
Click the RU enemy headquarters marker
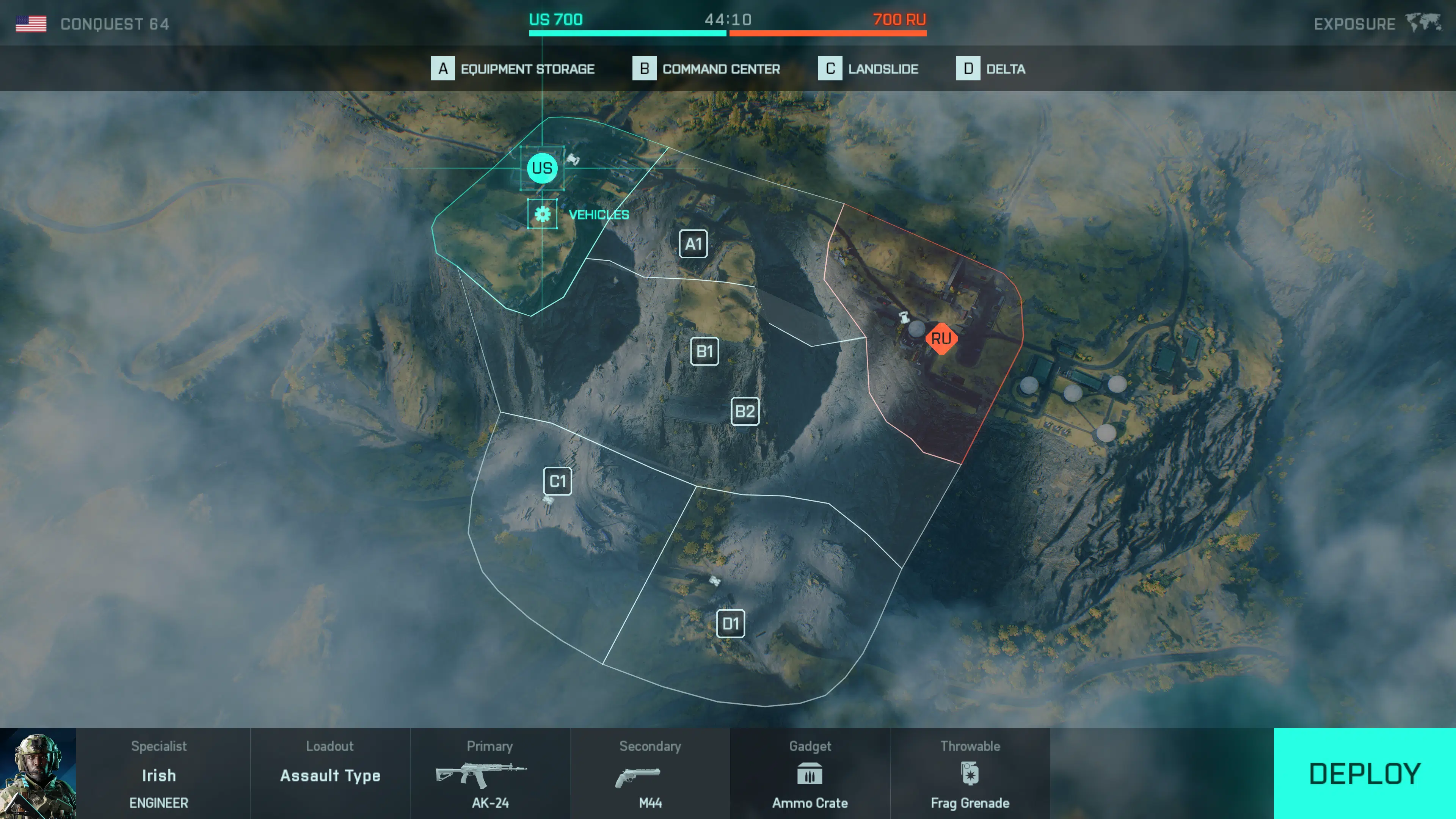(x=941, y=339)
